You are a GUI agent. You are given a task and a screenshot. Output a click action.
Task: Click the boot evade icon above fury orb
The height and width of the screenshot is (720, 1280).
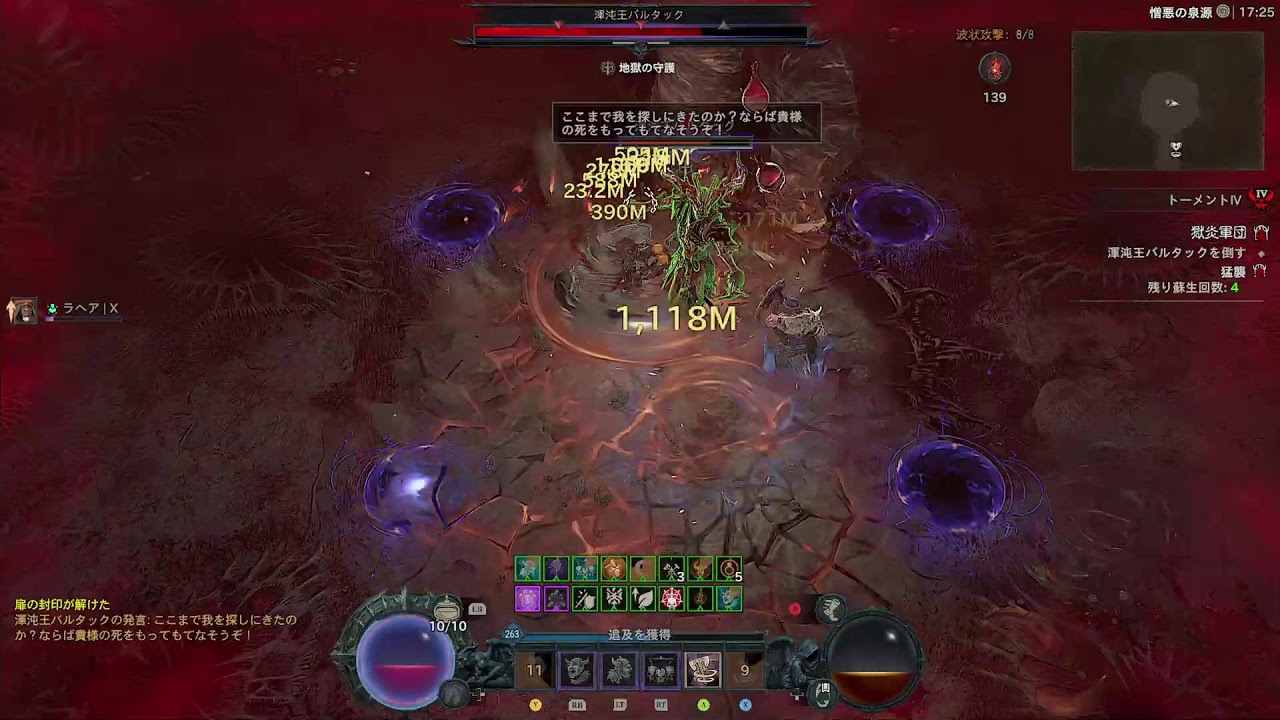830,608
